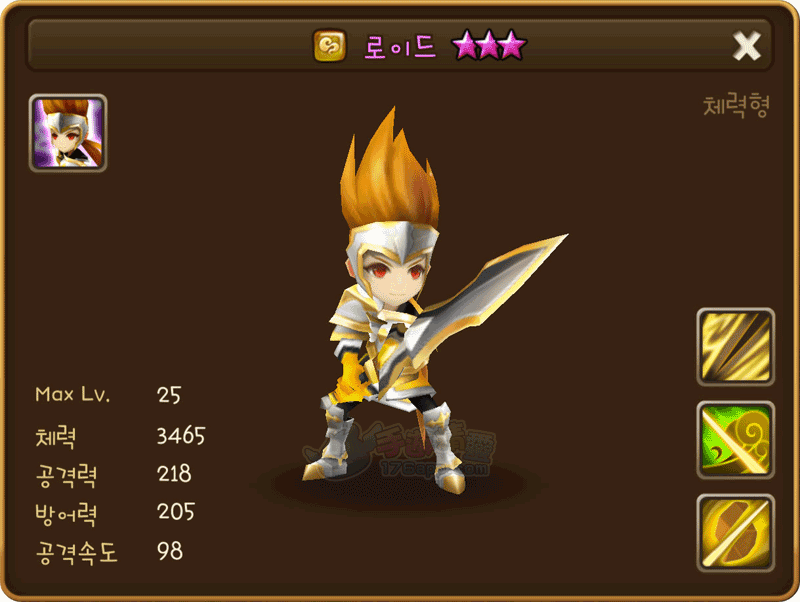
Task: Close the monster info window
Action: pyautogui.click(x=746, y=46)
